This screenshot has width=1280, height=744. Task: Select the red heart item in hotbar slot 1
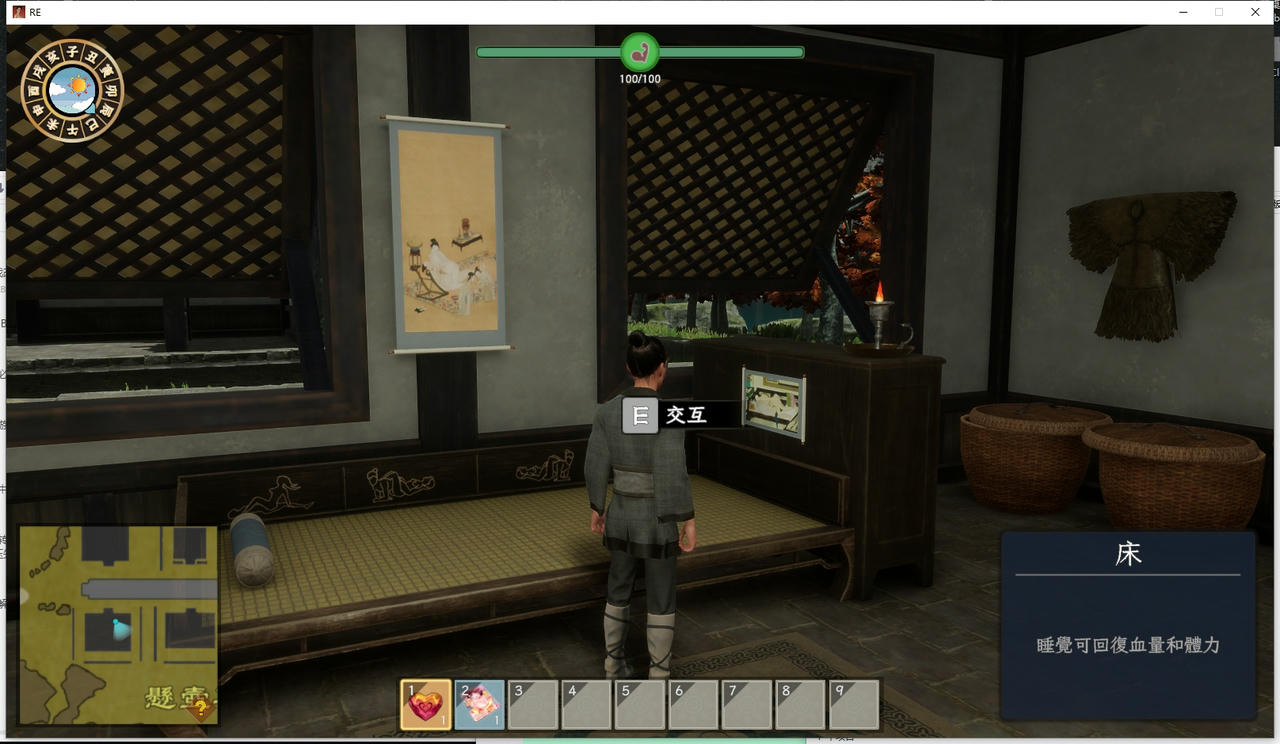click(426, 705)
